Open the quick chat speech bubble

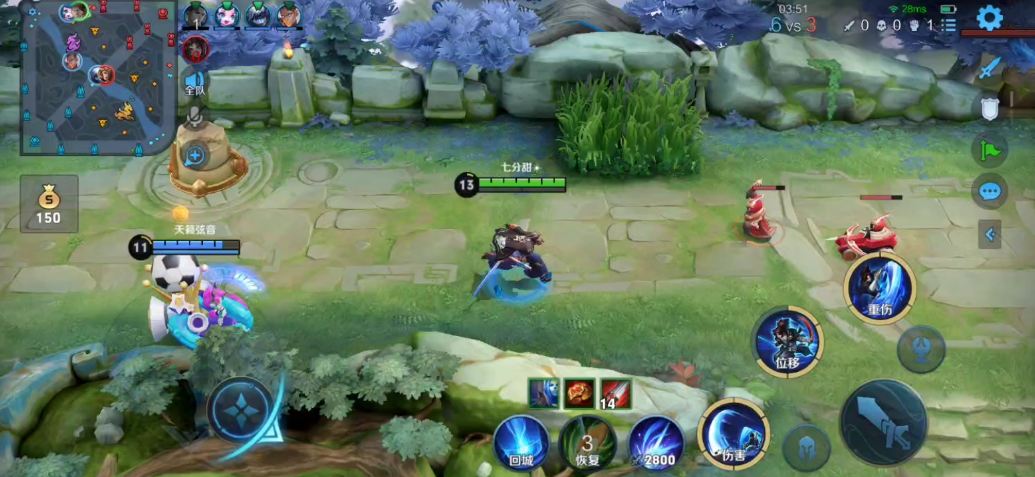pos(989,190)
